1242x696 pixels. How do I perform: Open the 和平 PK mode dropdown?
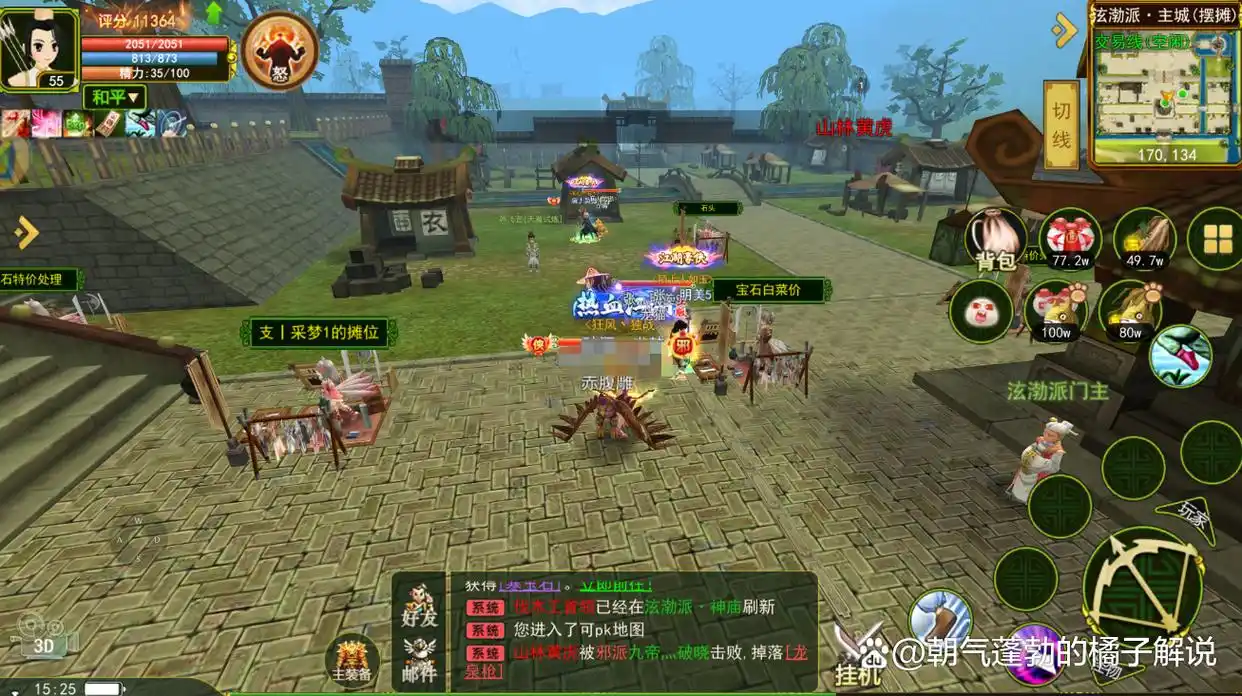117,97
